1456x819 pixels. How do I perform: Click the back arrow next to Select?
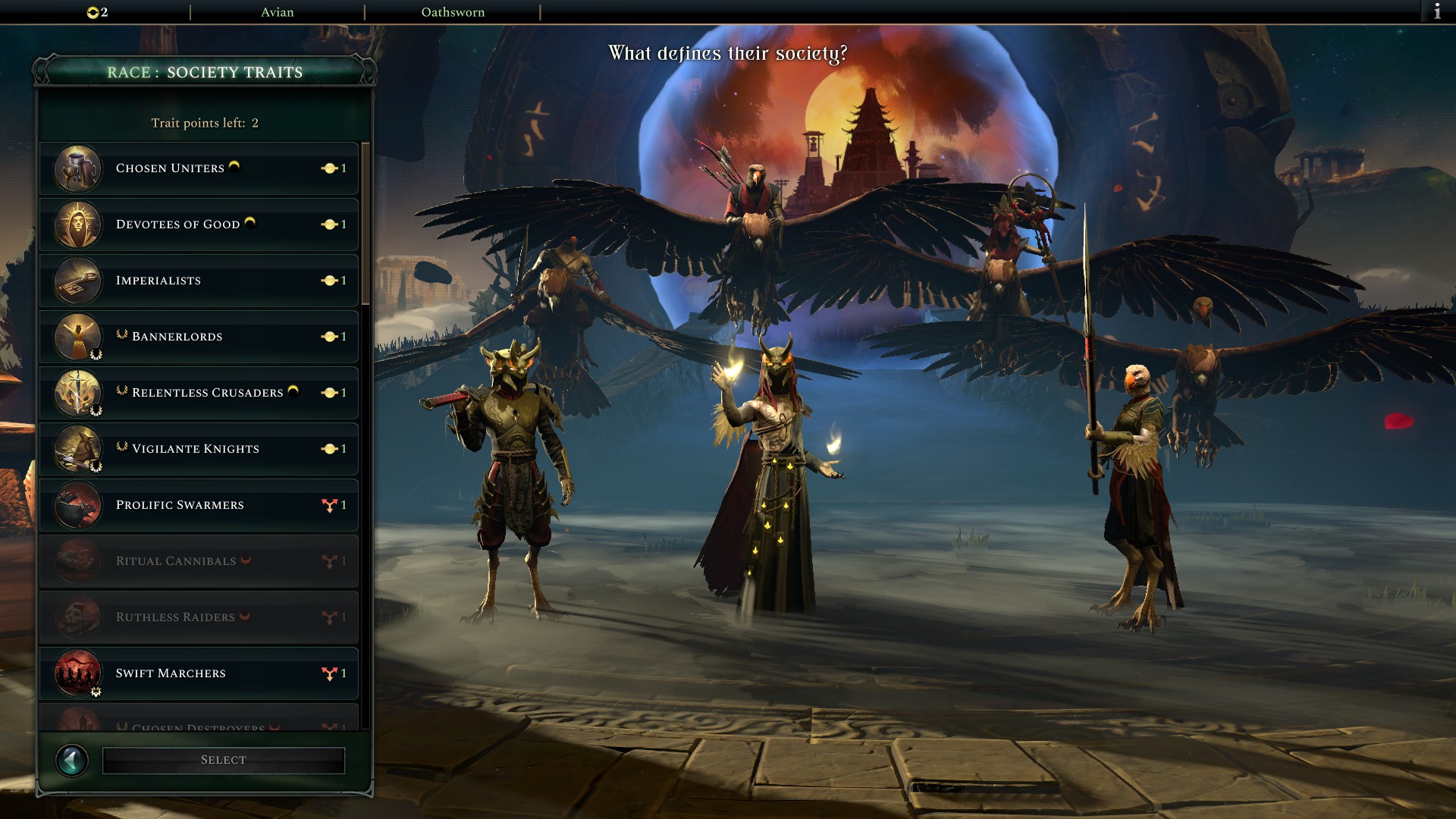click(72, 759)
